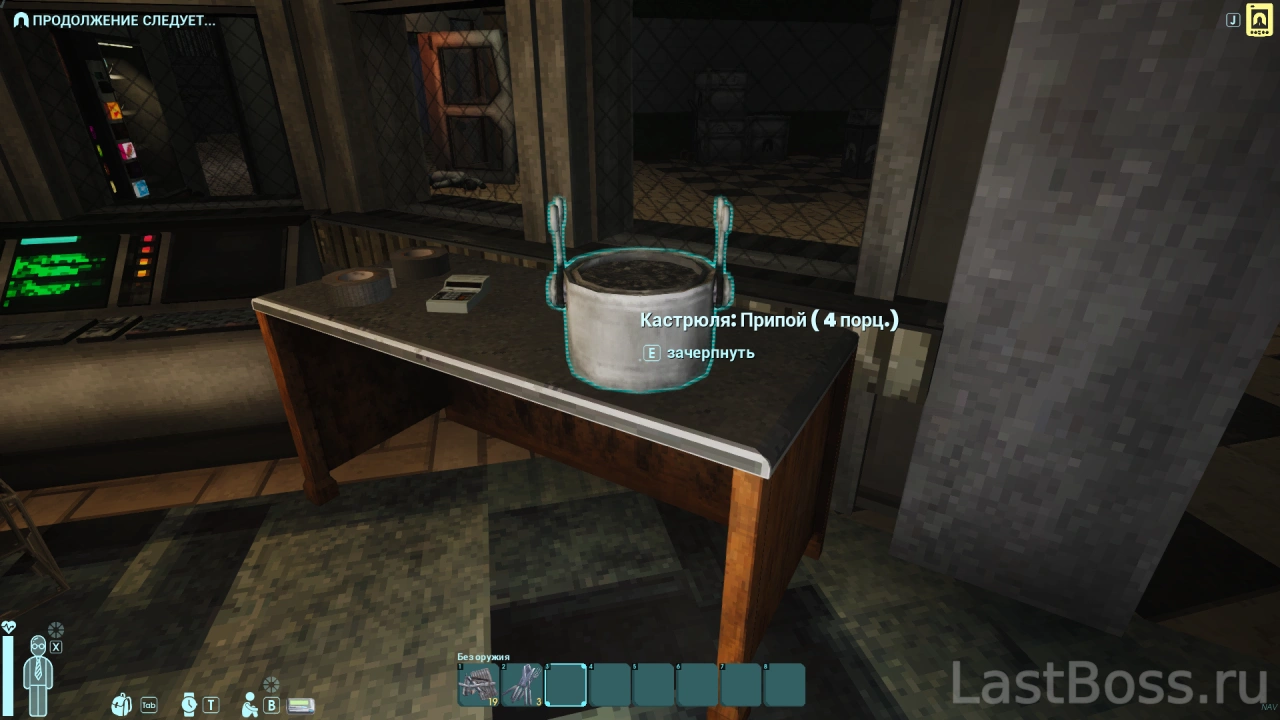Click the scientist character status figure
The width and height of the screenshot is (1280, 720).
pos(40,675)
